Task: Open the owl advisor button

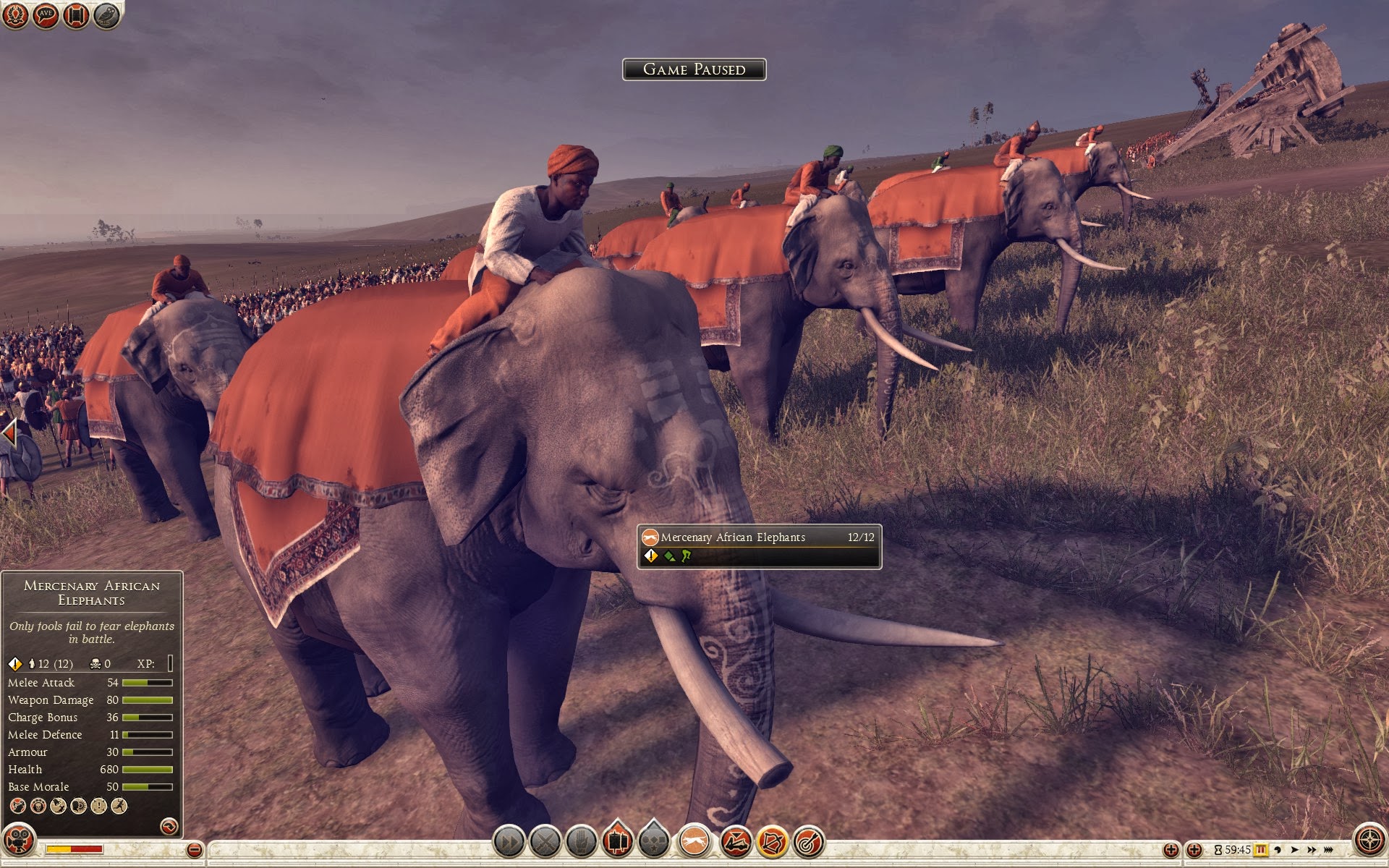Action: (x=106, y=15)
